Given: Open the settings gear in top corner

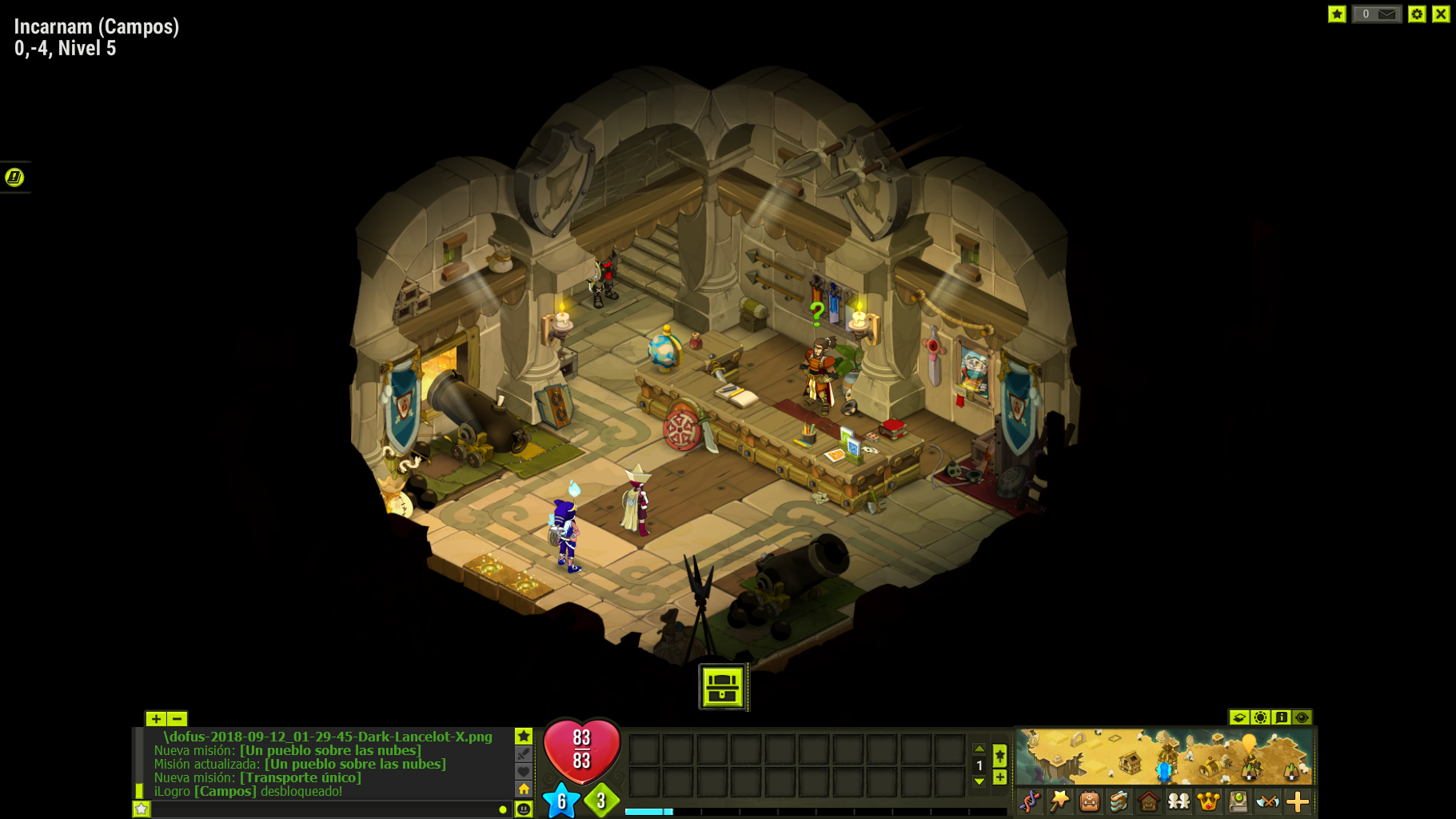Looking at the screenshot, I should tap(1417, 14).
